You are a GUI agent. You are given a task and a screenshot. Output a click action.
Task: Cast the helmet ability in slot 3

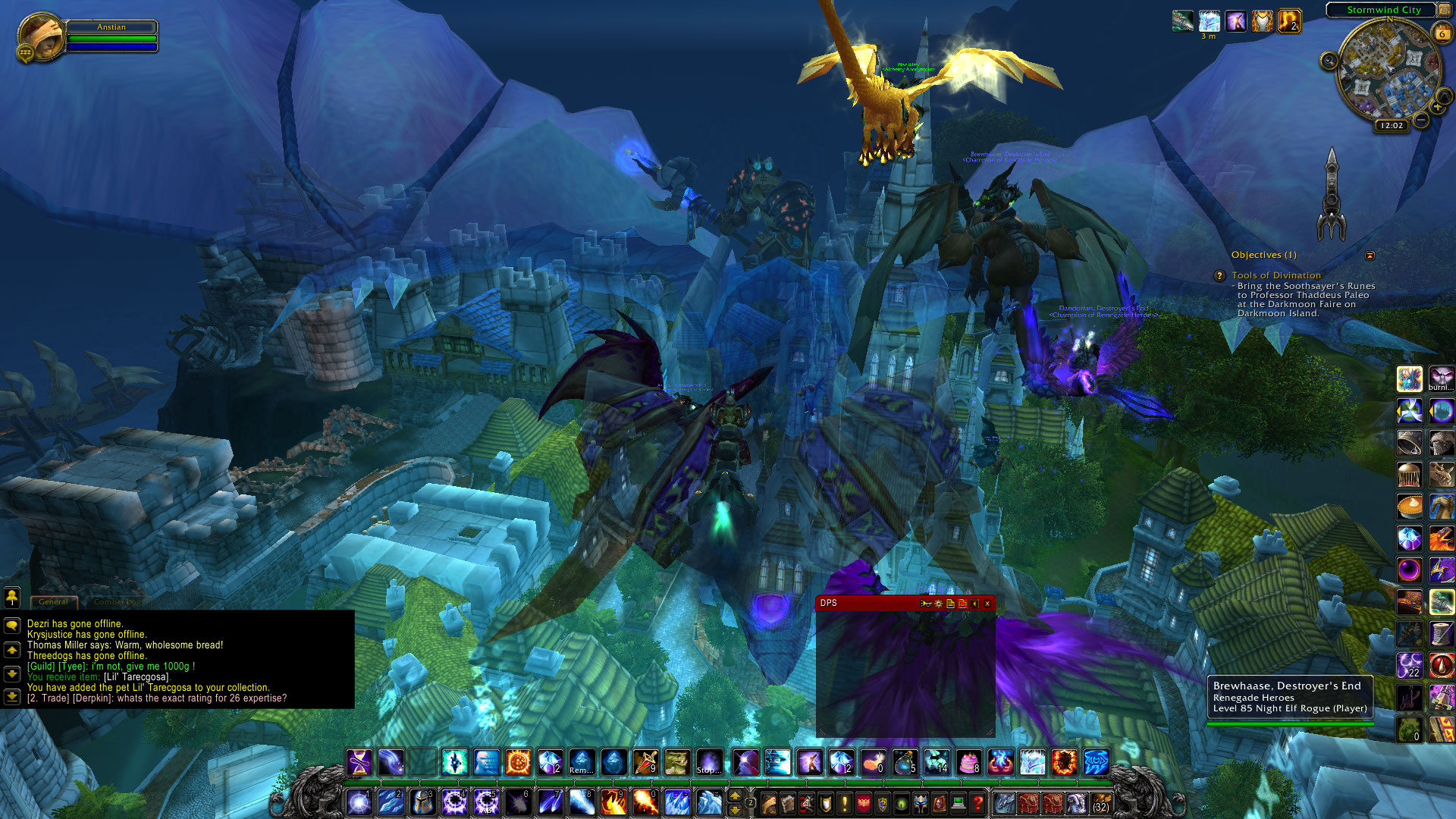pyautogui.click(x=422, y=802)
